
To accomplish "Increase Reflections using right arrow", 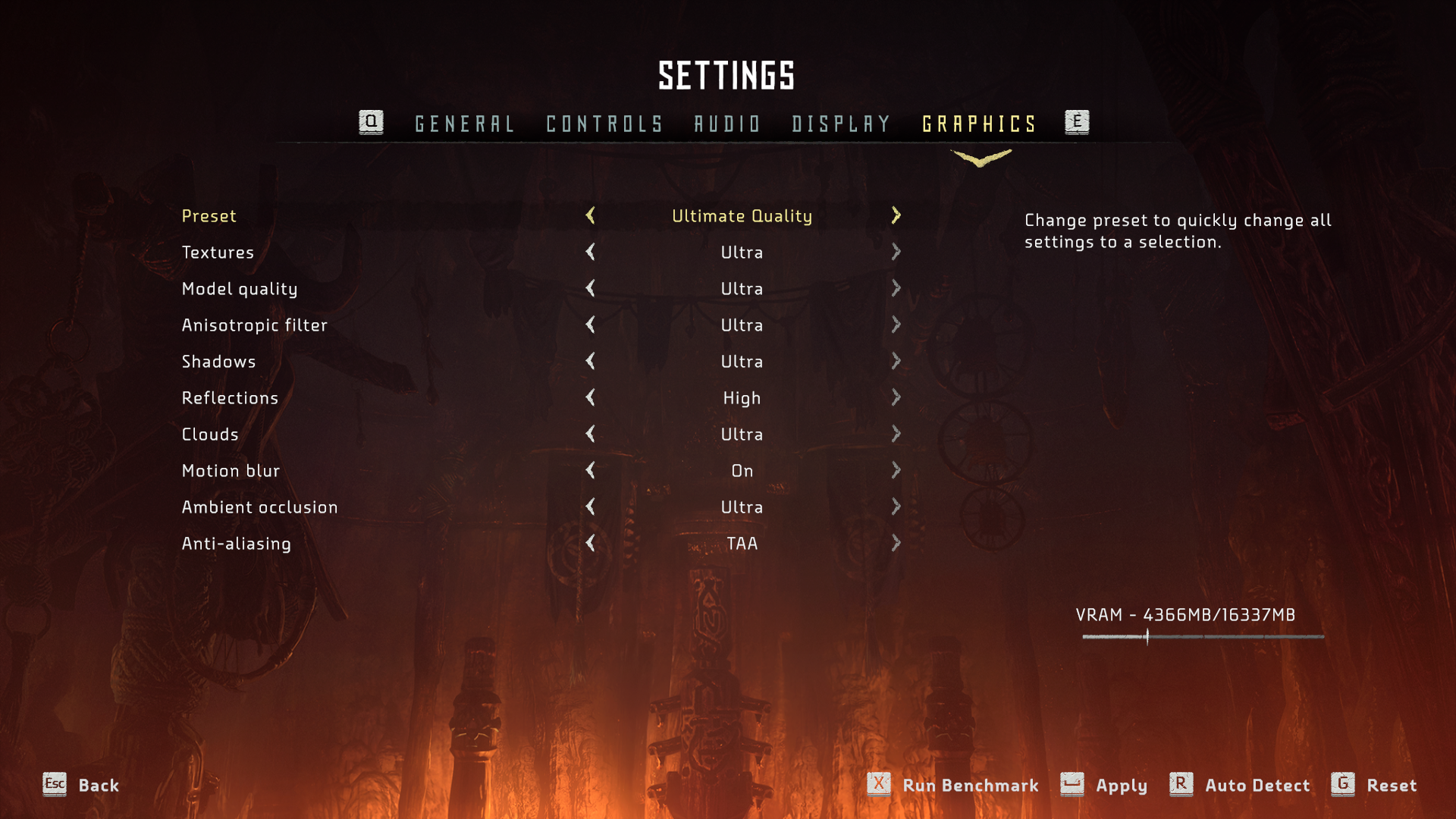I will (x=896, y=398).
